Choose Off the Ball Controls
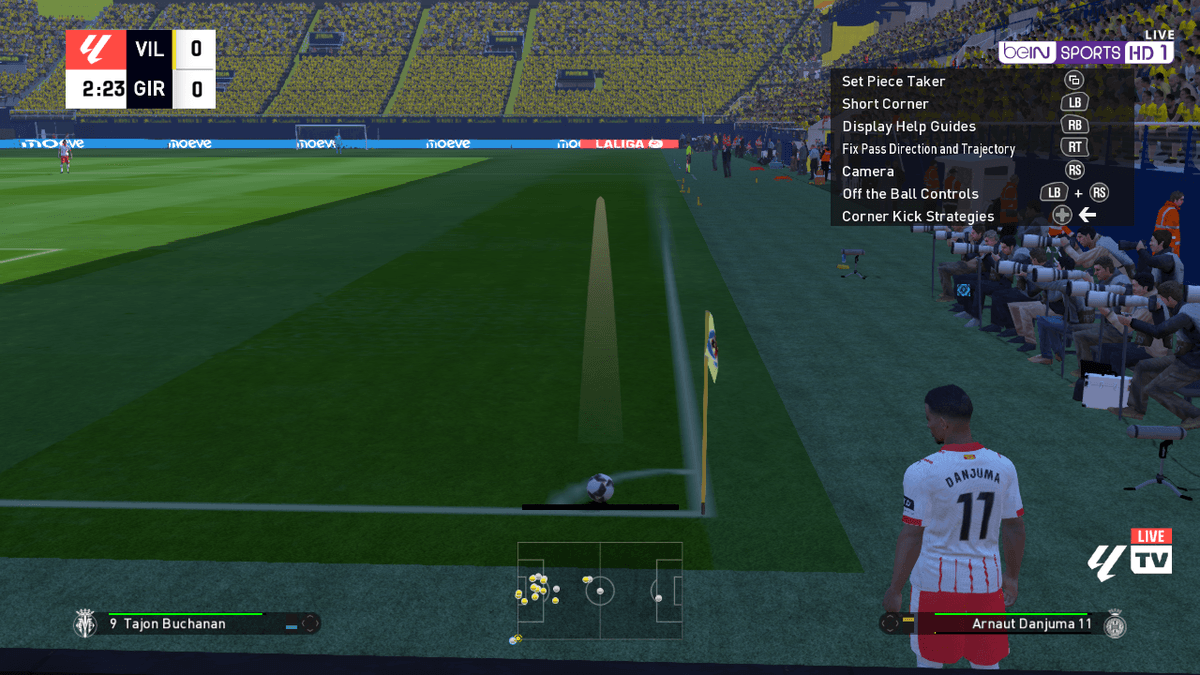The image size is (1200, 675). [x=910, y=194]
